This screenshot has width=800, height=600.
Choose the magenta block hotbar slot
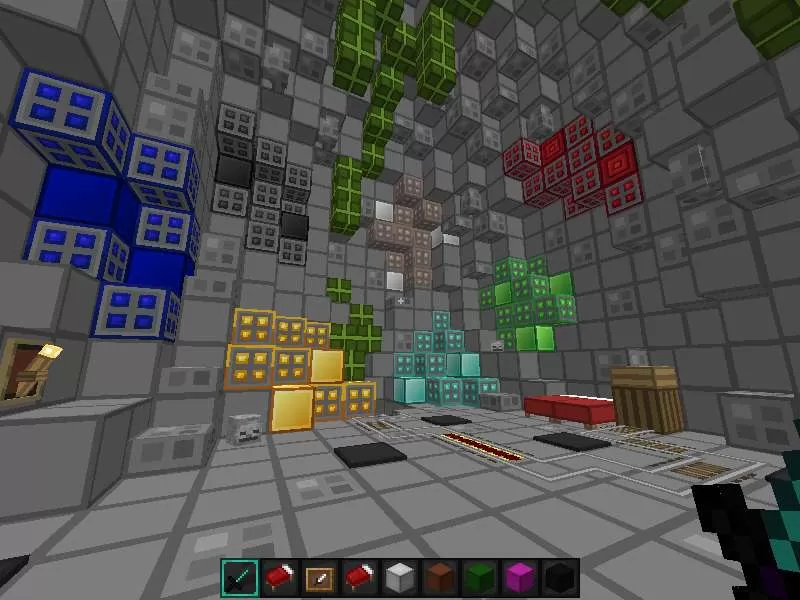pos(520,577)
